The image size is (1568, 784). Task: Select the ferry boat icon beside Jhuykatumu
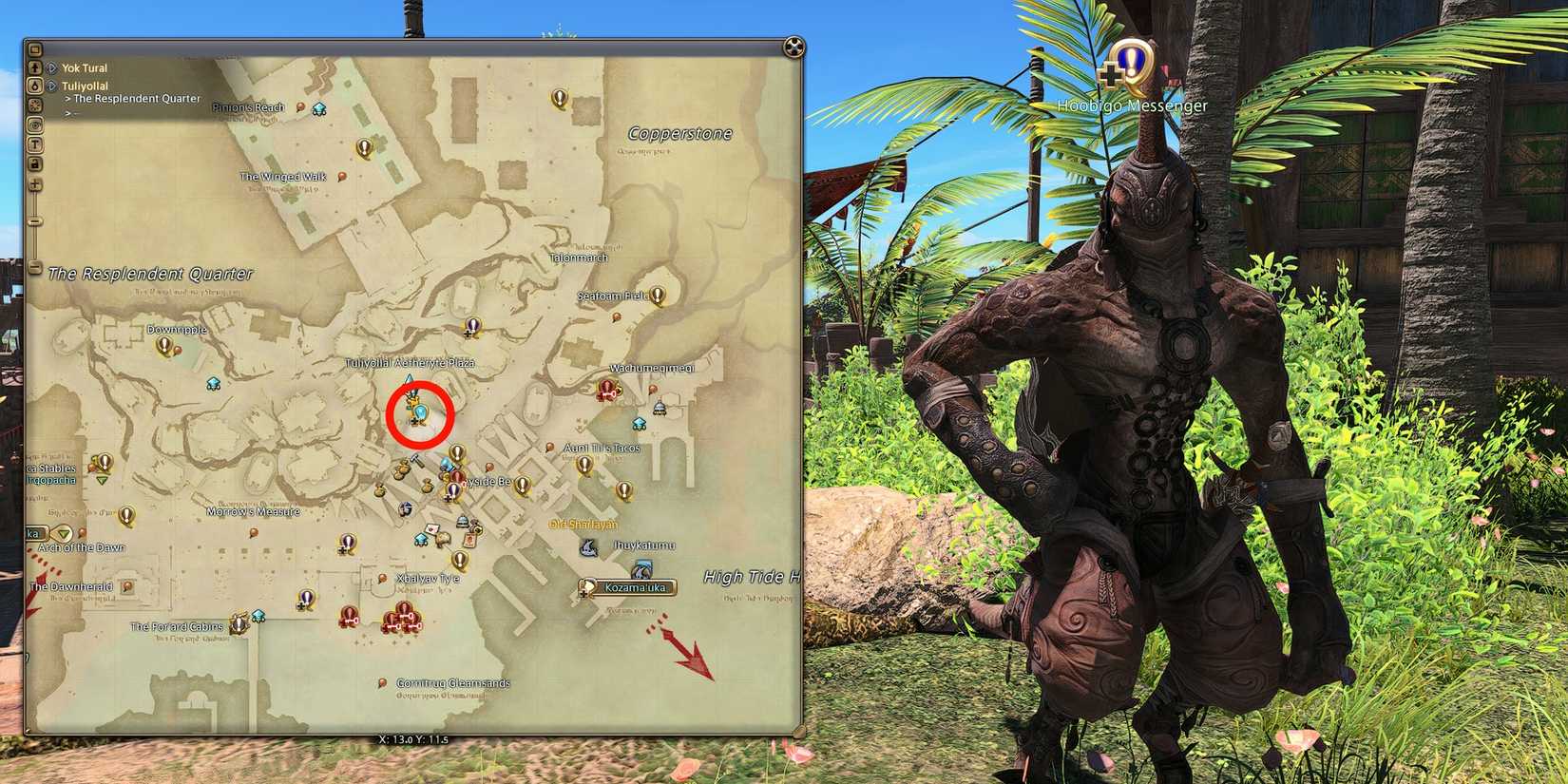589,548
